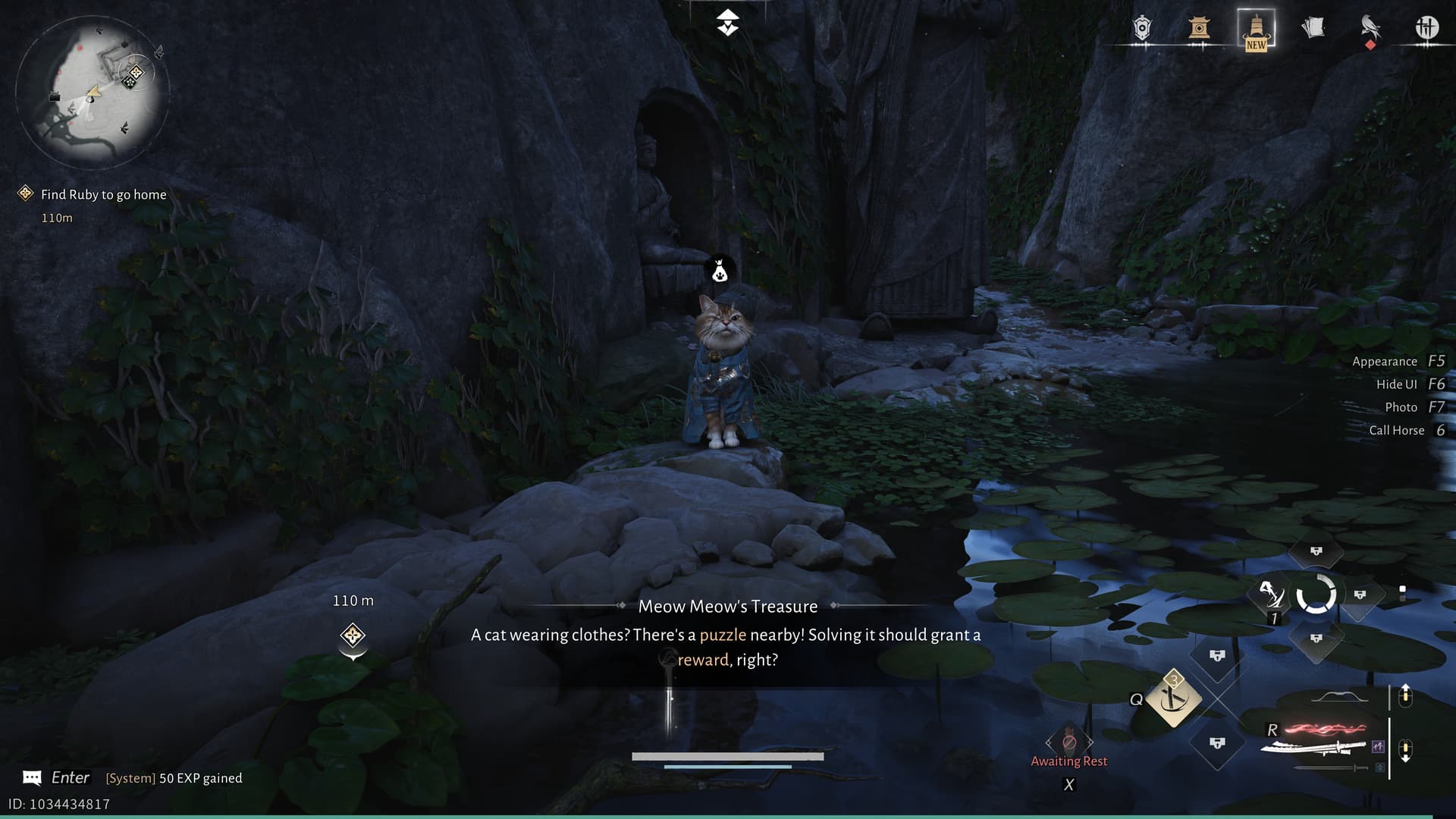Open the round crossed-swords menu icon
Image resolution: width=1456 pixels, height=819 pixels.
(1426, 28)
